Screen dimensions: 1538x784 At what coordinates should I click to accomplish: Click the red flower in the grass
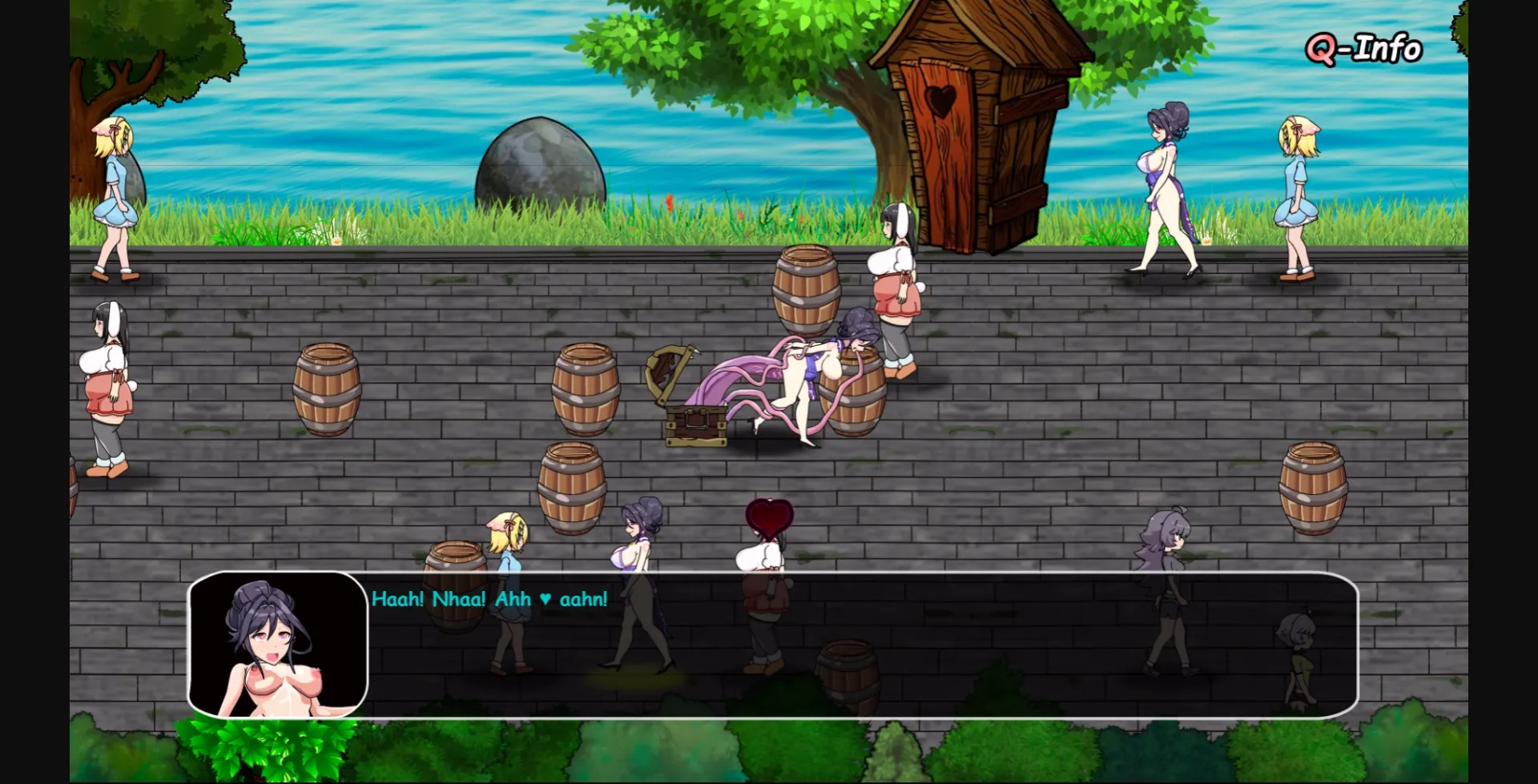(x=667, y=204)
